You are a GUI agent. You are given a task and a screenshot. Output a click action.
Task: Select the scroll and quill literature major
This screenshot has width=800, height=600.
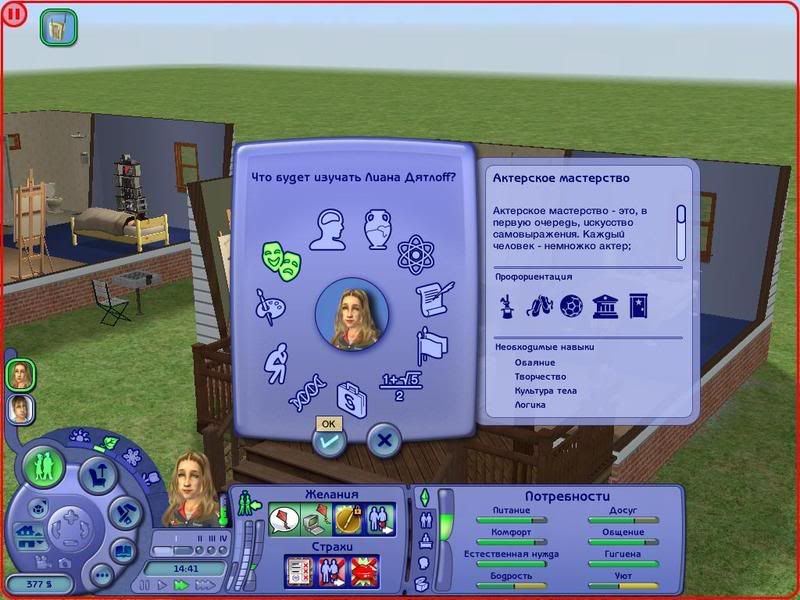coord(435,298)
